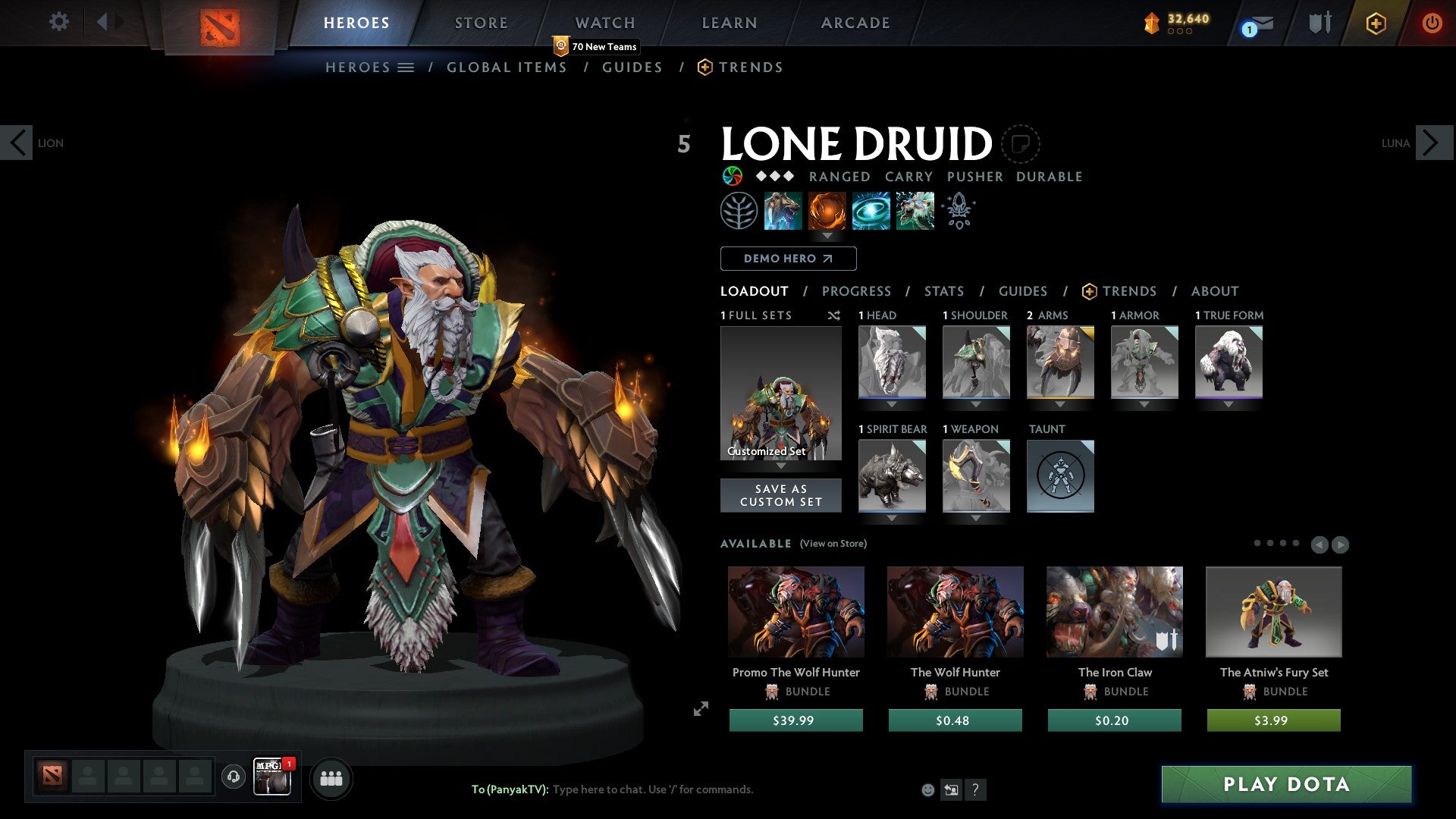Expand the Head slot item dropdown arrow
Image resolution: width=1456 pixels, height=819 pixels.
(x=892, y=404)
